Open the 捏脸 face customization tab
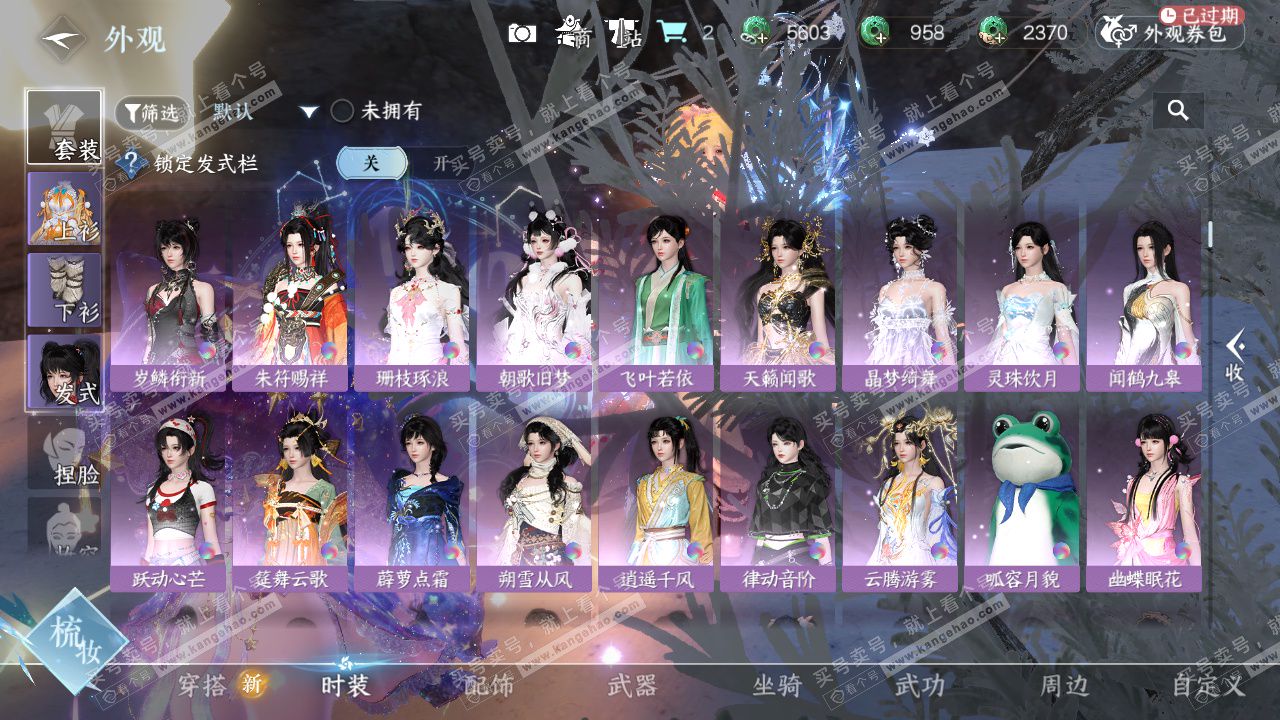This screenshot has height=720, width=1280. click(64, 454)
